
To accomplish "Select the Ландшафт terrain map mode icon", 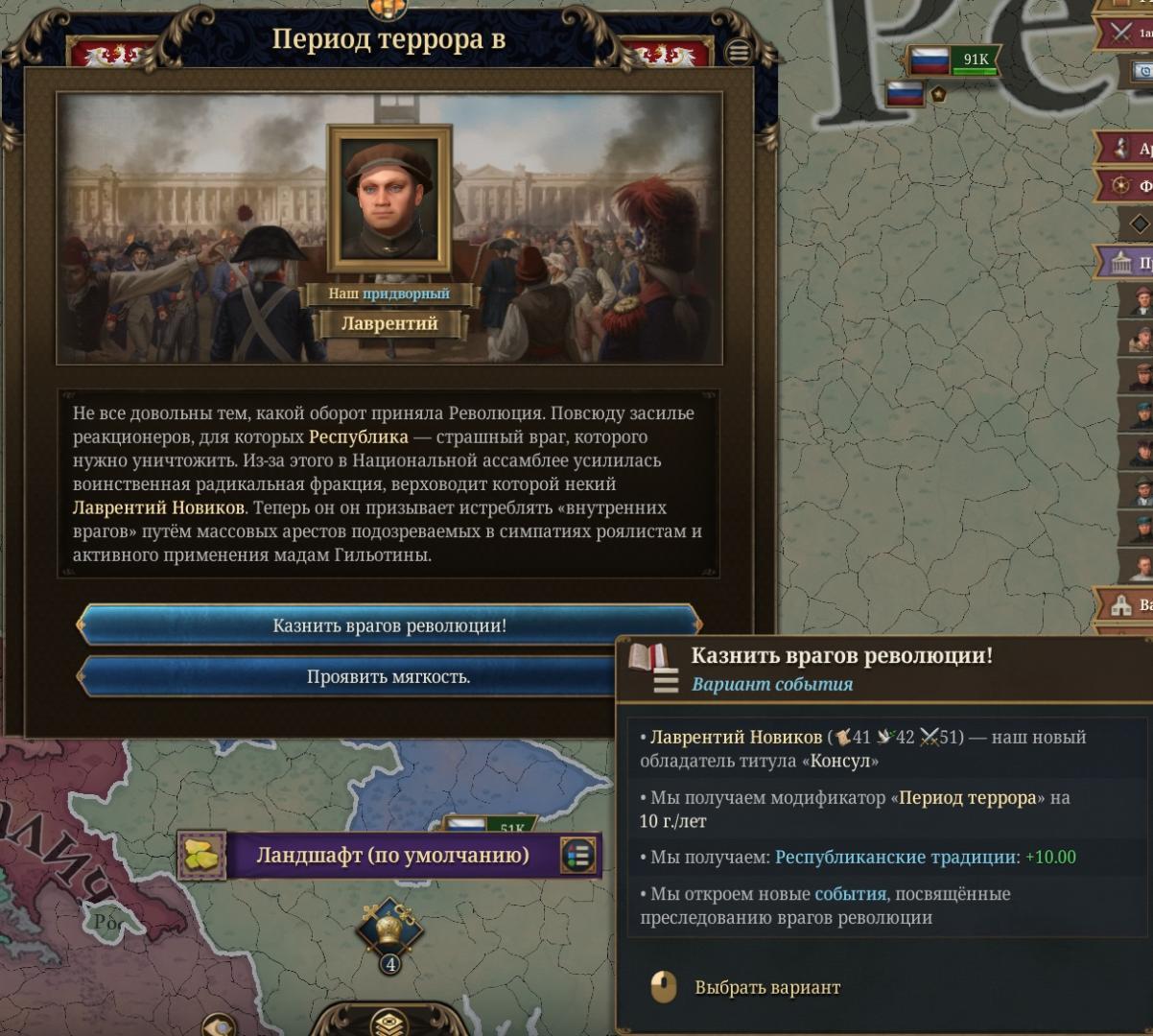I will pyautogui.click(x=202, y=856).
